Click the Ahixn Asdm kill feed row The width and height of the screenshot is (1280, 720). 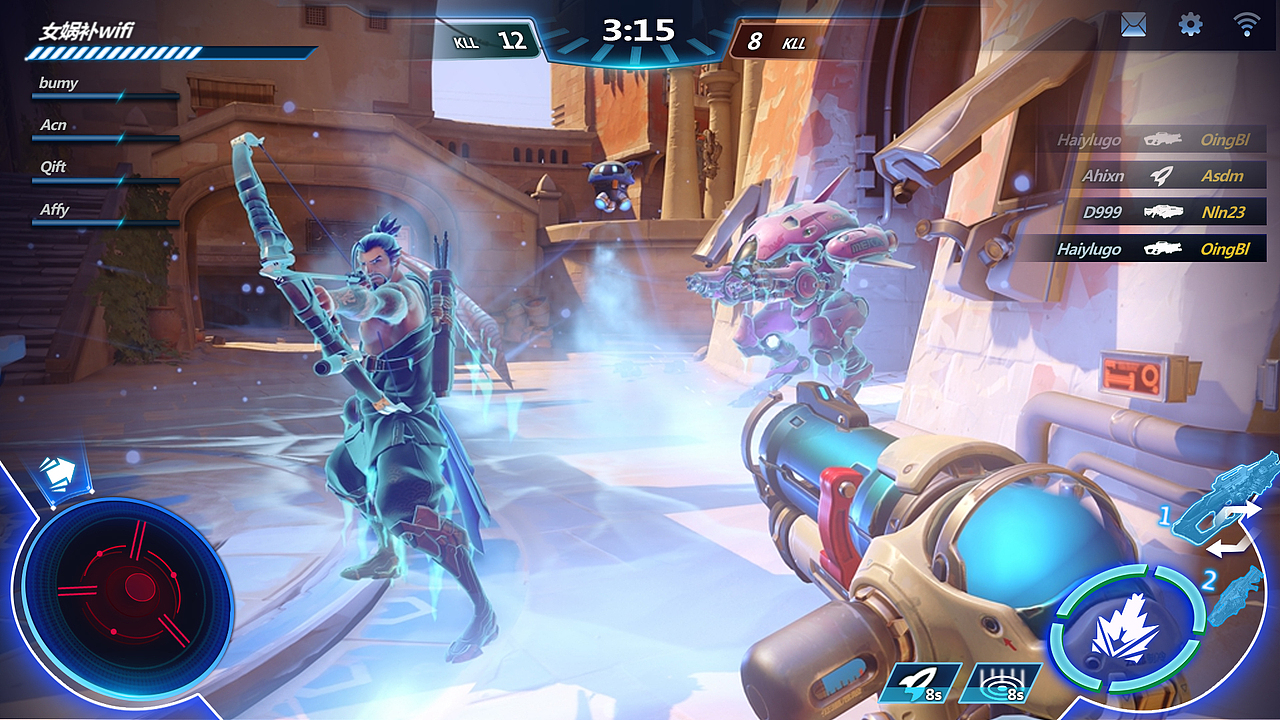click(x=1160, y=176)
